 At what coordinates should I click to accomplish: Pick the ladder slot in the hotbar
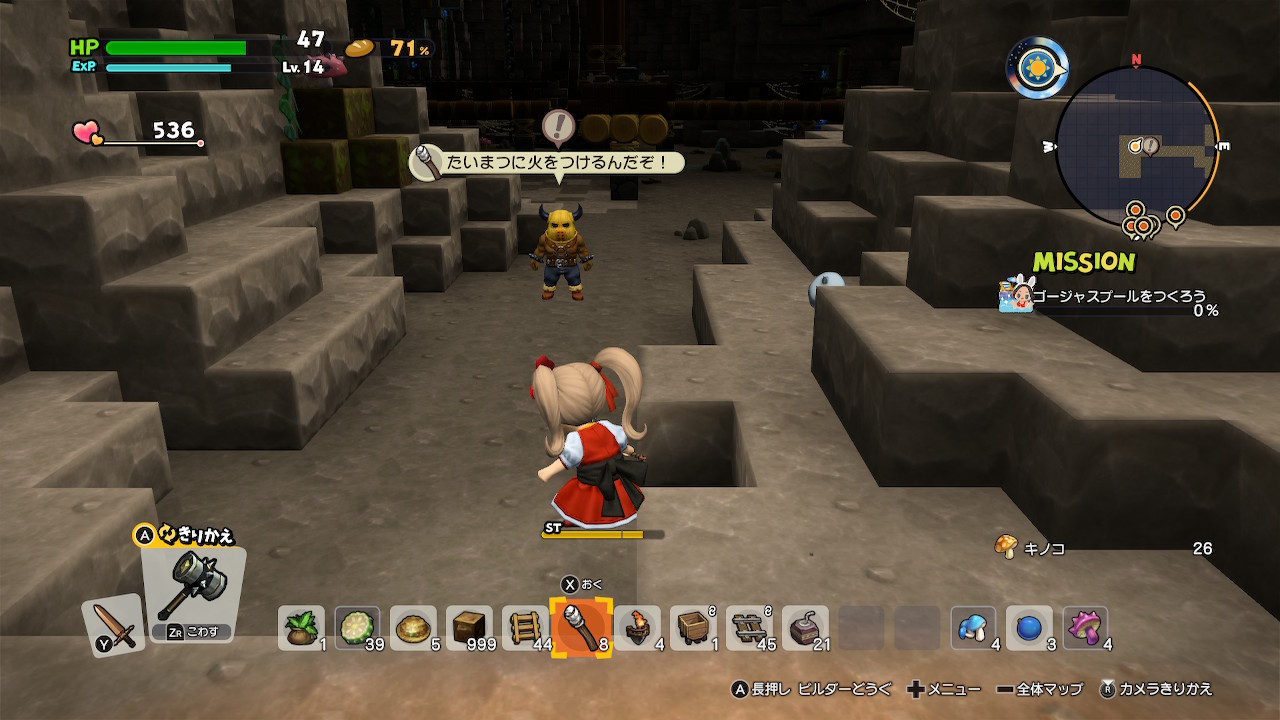pyautogui.click(x=525, y=628)
